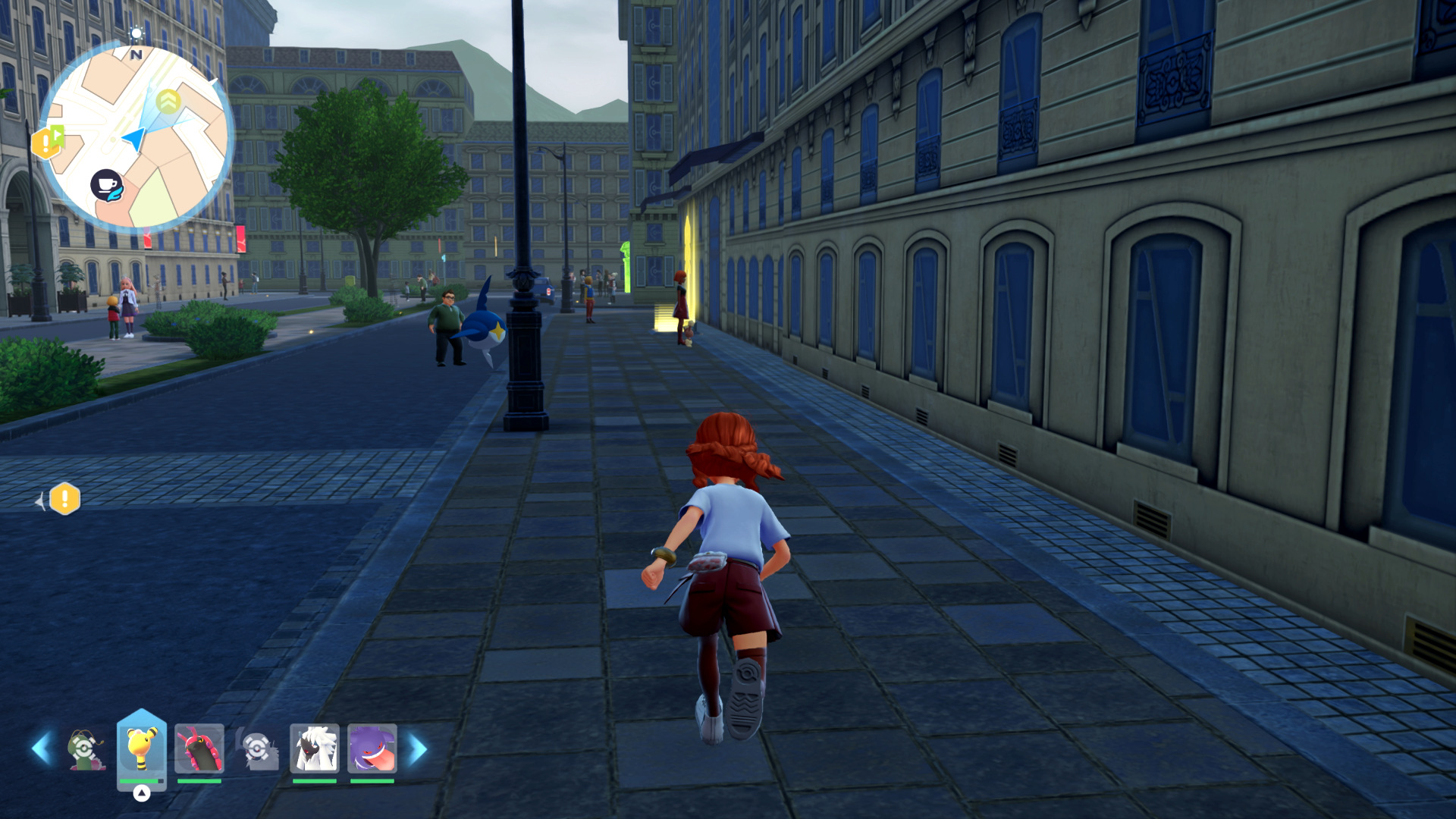Select the greyed-out Absol party slot
This screenshot has width=1456, height=819.
(x=258, y=749)
